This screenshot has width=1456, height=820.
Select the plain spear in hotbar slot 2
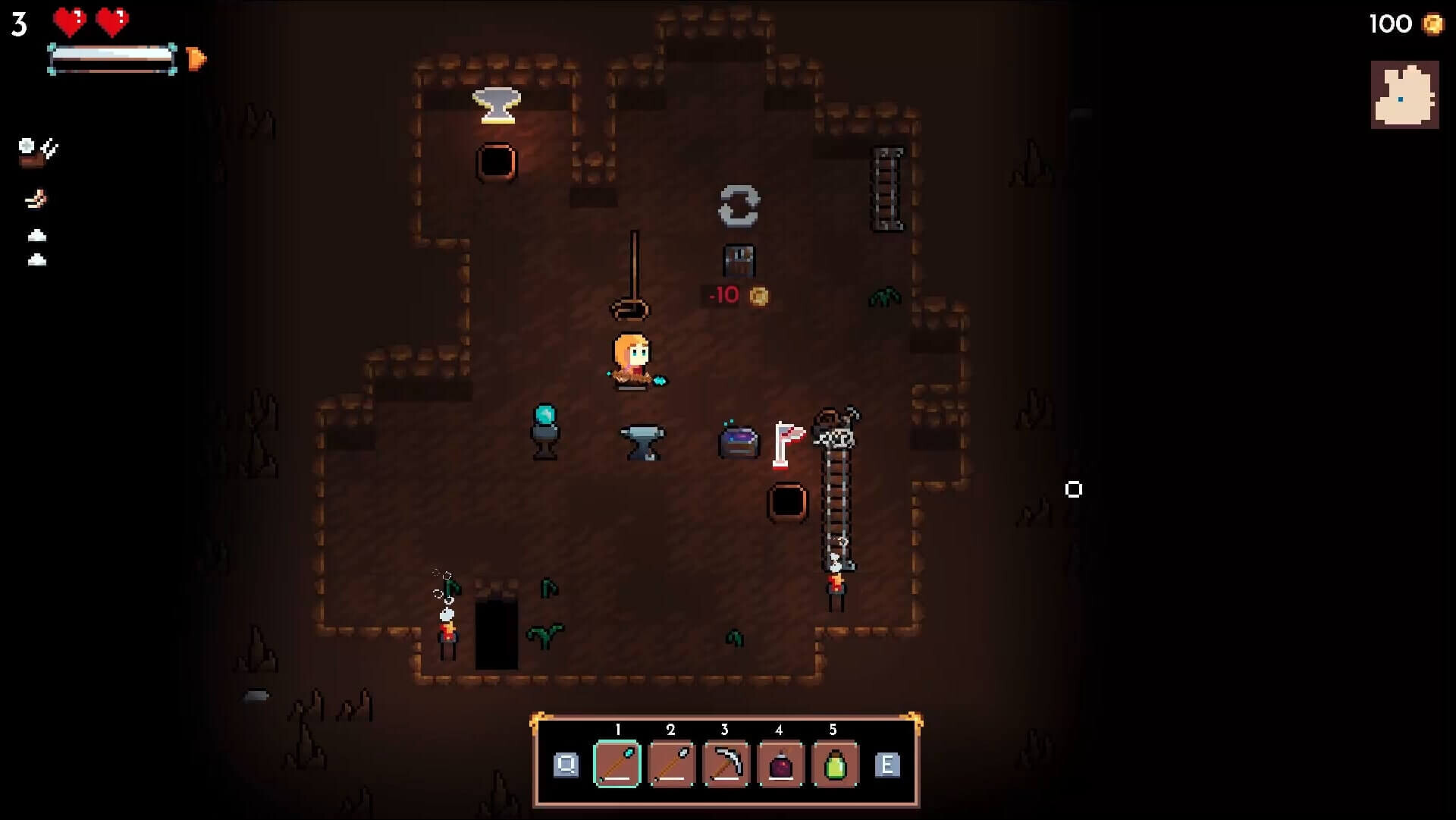pos(671,765)
